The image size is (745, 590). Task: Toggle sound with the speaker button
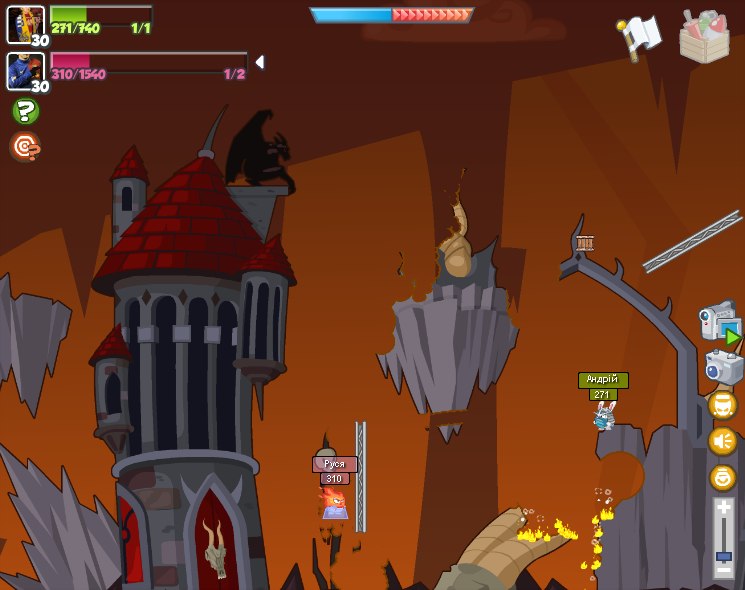tap(722, 441)
